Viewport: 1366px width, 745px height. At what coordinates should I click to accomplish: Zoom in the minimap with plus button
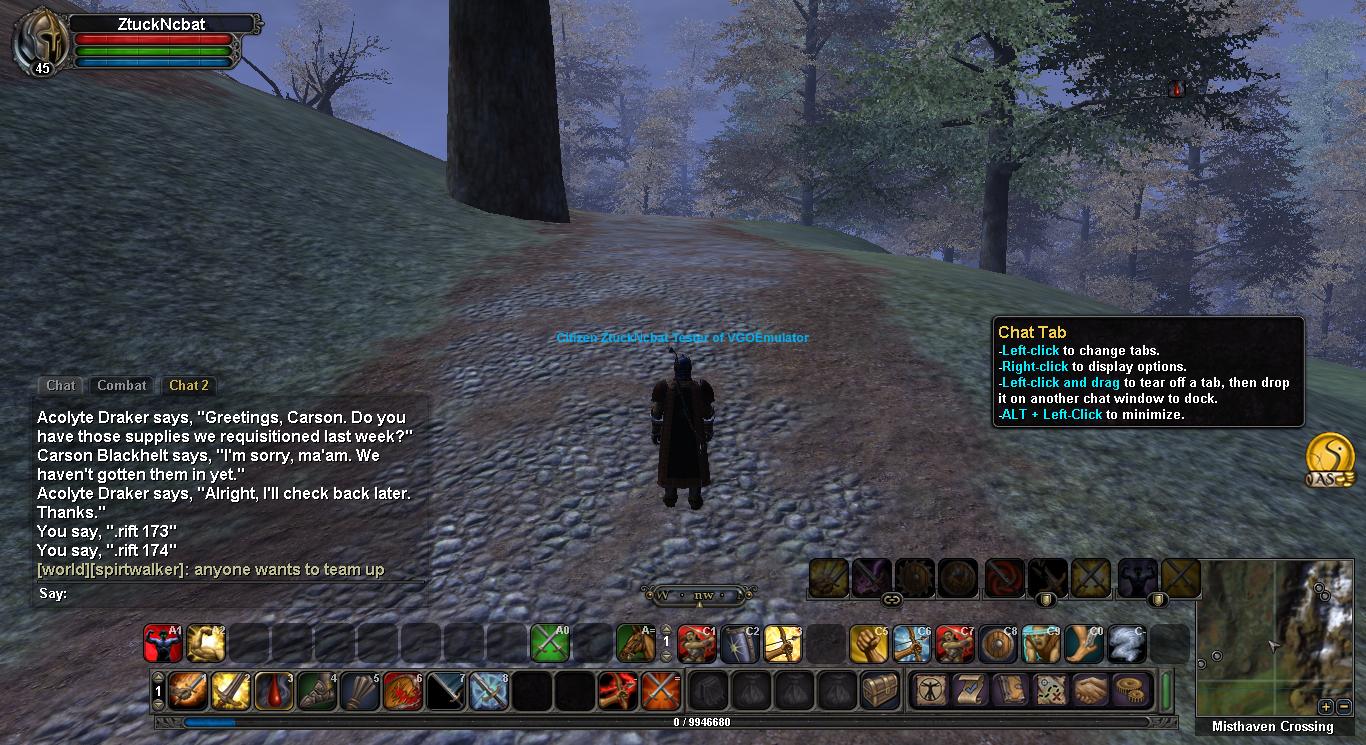(x=1326, y=706)
